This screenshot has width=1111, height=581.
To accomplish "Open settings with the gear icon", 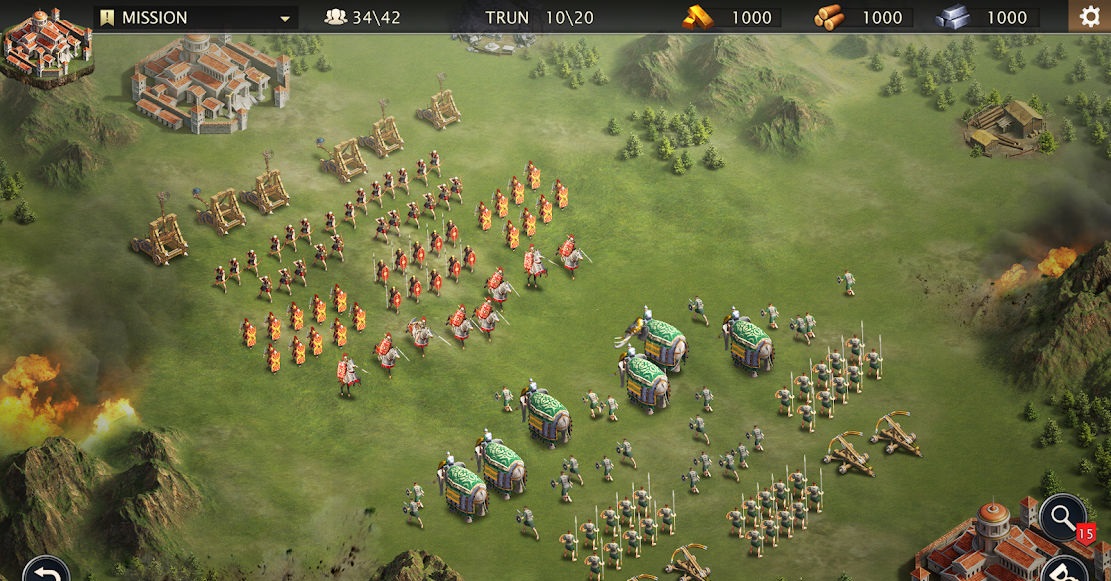I will (1090, 16).
